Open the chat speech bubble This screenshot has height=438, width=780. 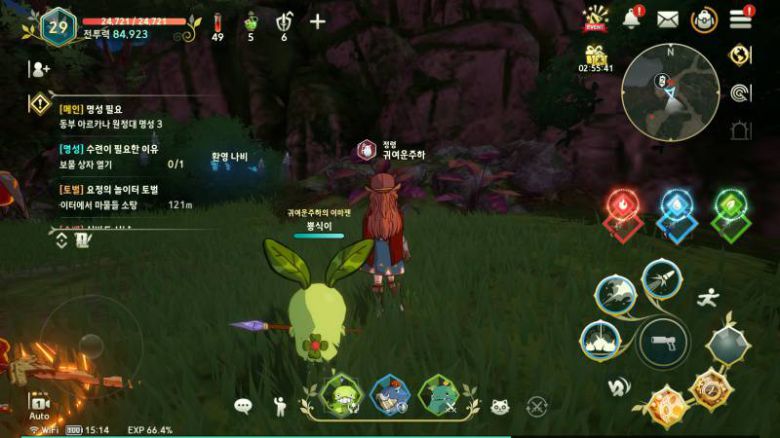point(243,406)
